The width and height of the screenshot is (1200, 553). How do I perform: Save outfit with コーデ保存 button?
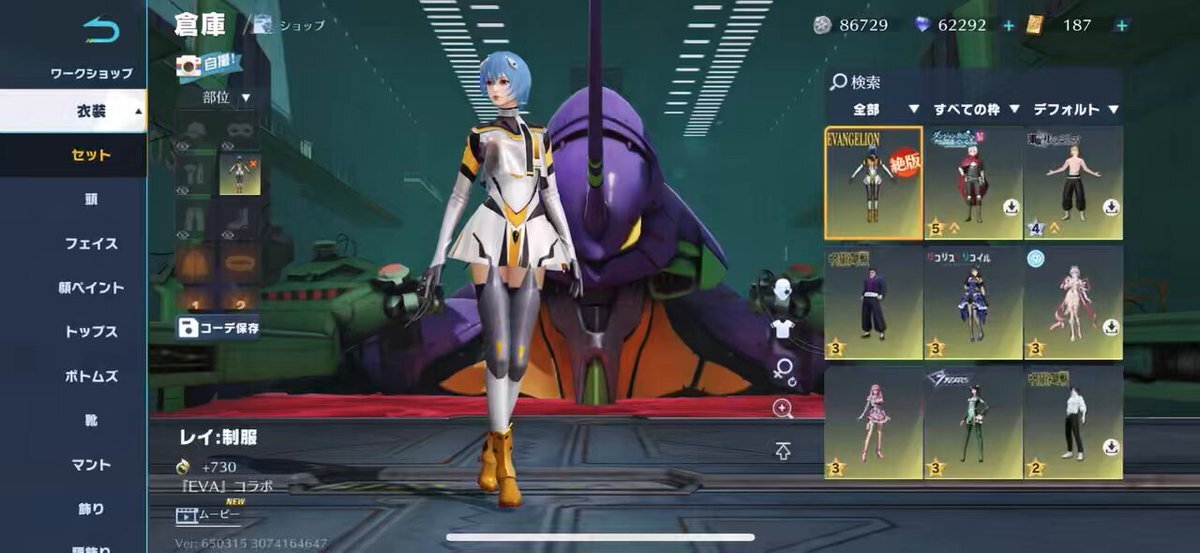click(x=219, y=327)
